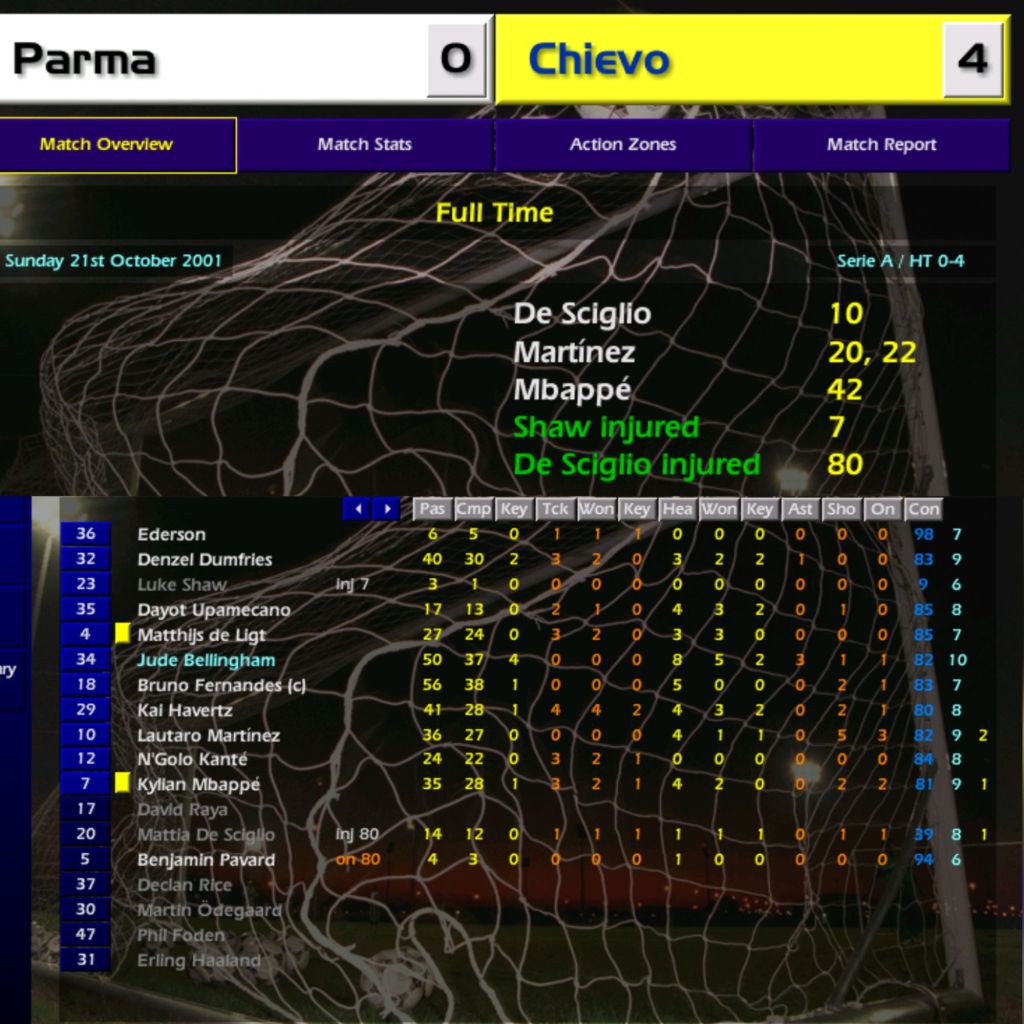
Task: Click the left arrow stats button
Action: point(357,509)
